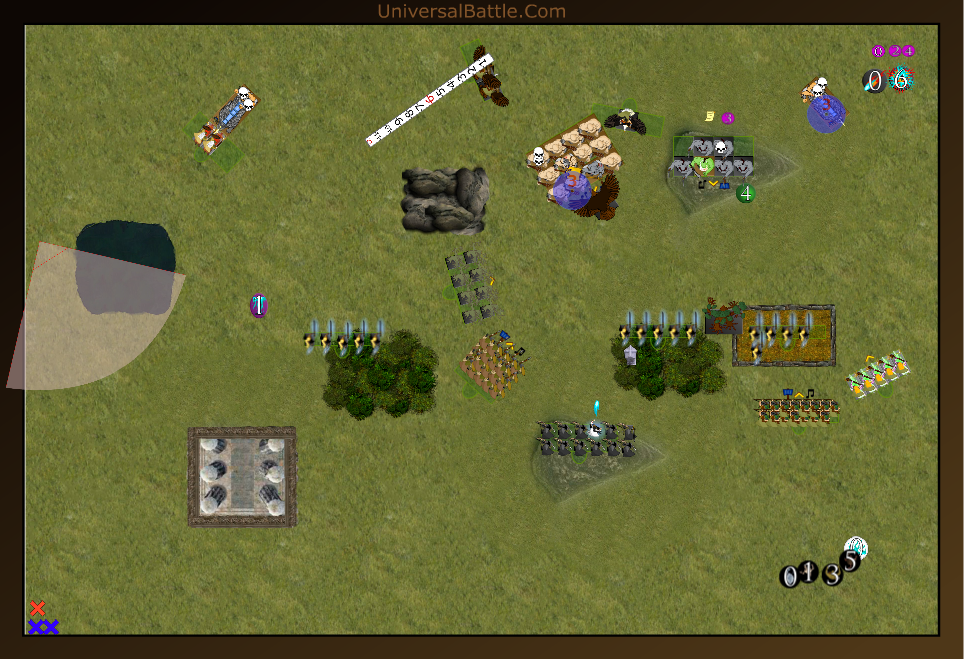Choose the black token numbered 1
This screenshot has height=659, width=964.
[810, 573]
